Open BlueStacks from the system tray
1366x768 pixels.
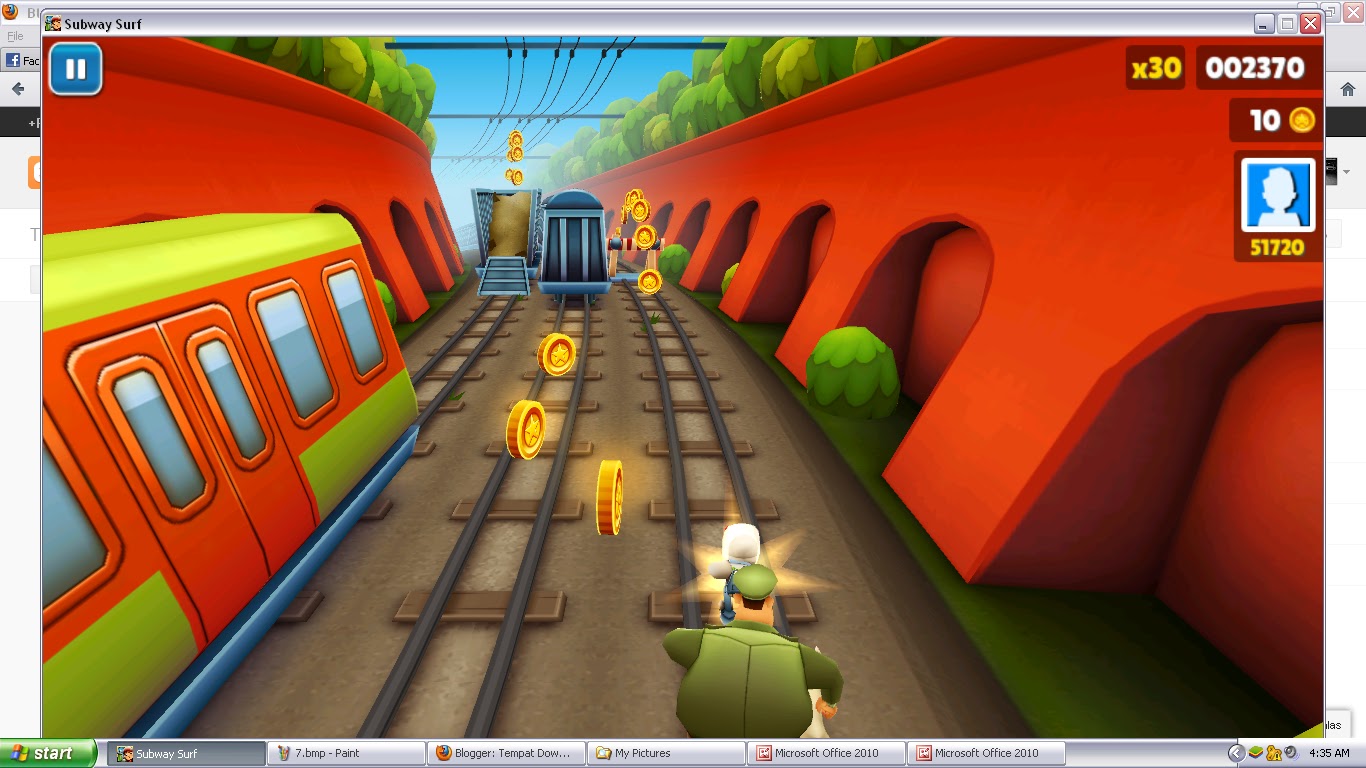tap(1256, 753)
